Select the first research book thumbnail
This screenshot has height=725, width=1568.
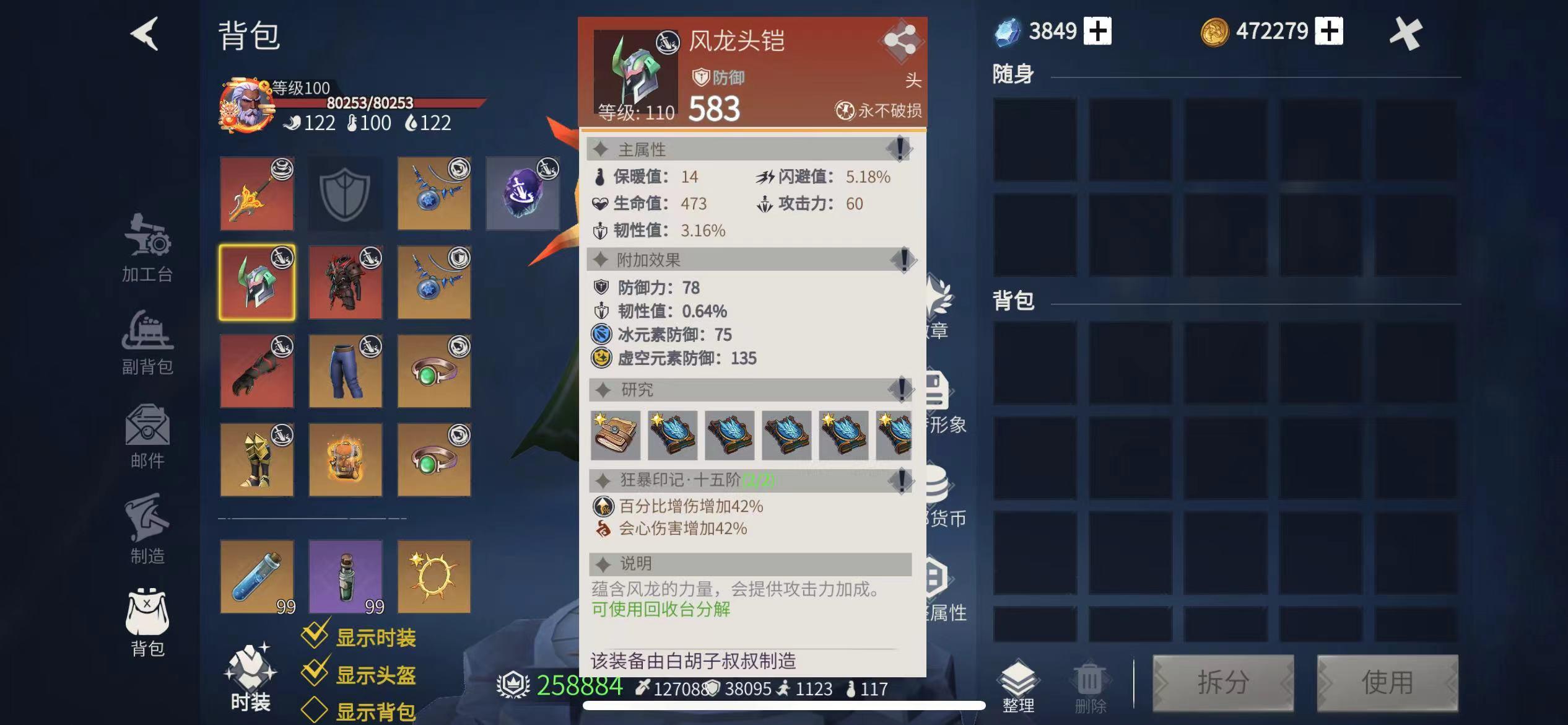tap(616, 434)
